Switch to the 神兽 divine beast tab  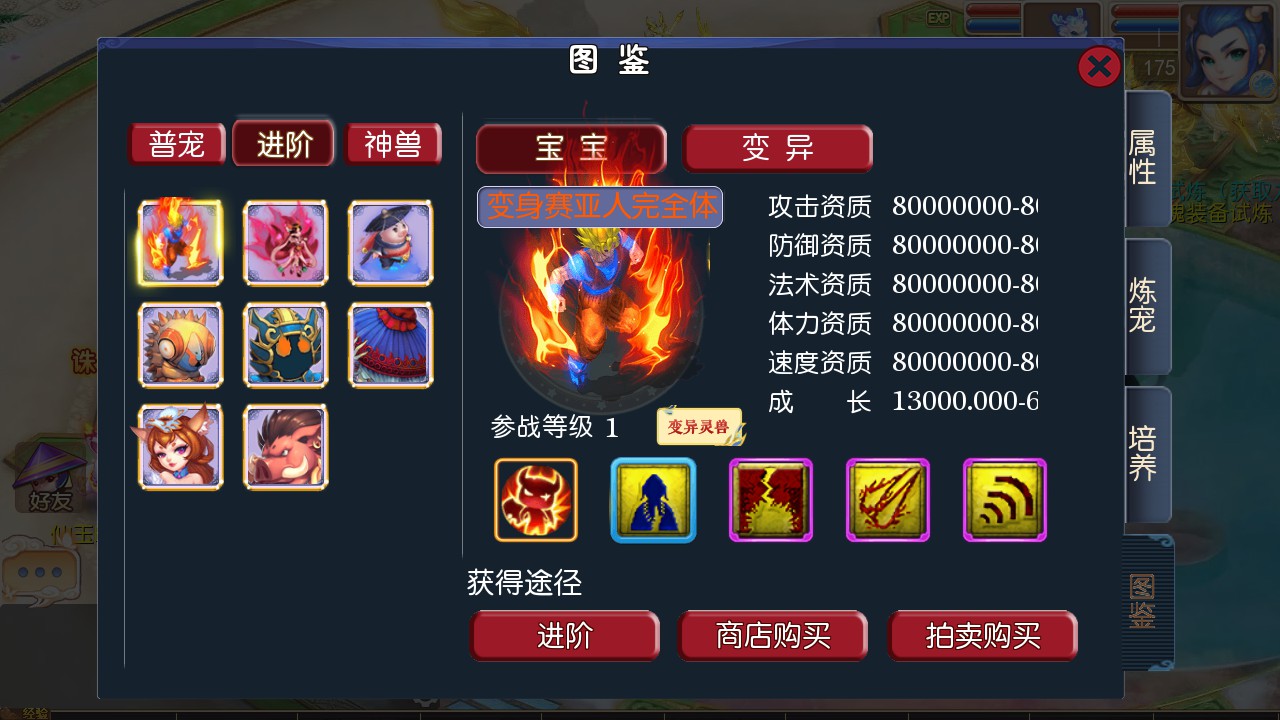(393, 144)
